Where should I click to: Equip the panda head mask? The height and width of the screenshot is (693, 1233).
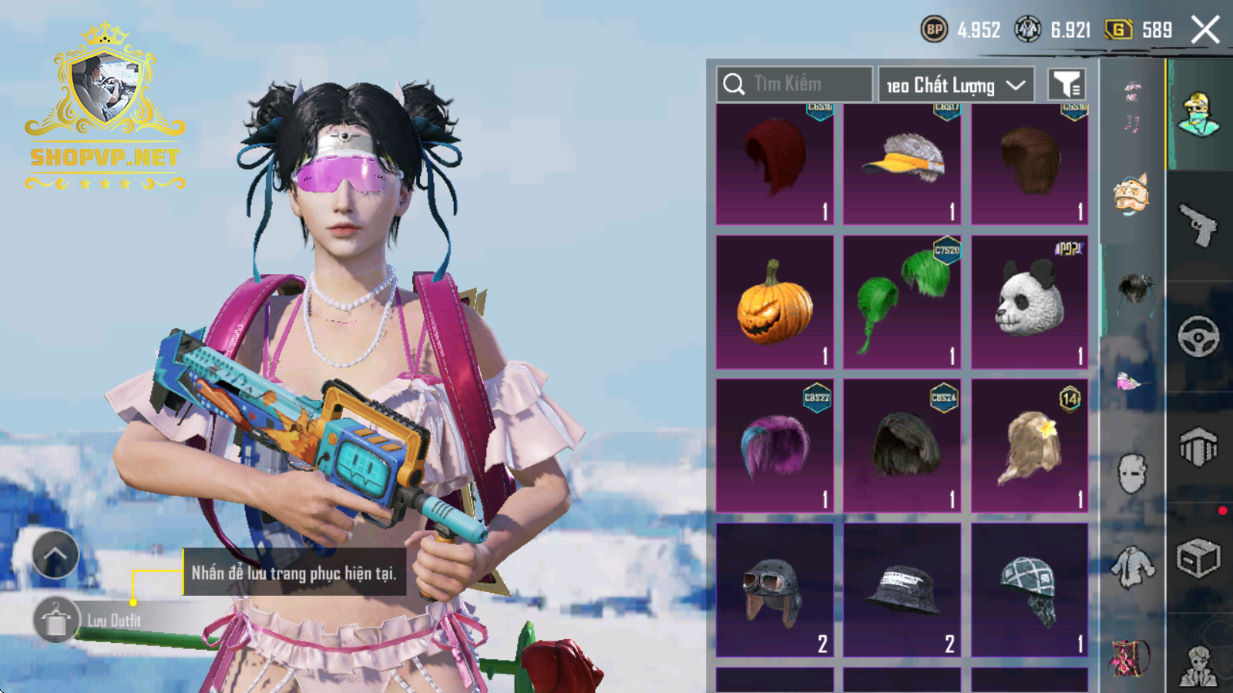[x=1029, y=302]
